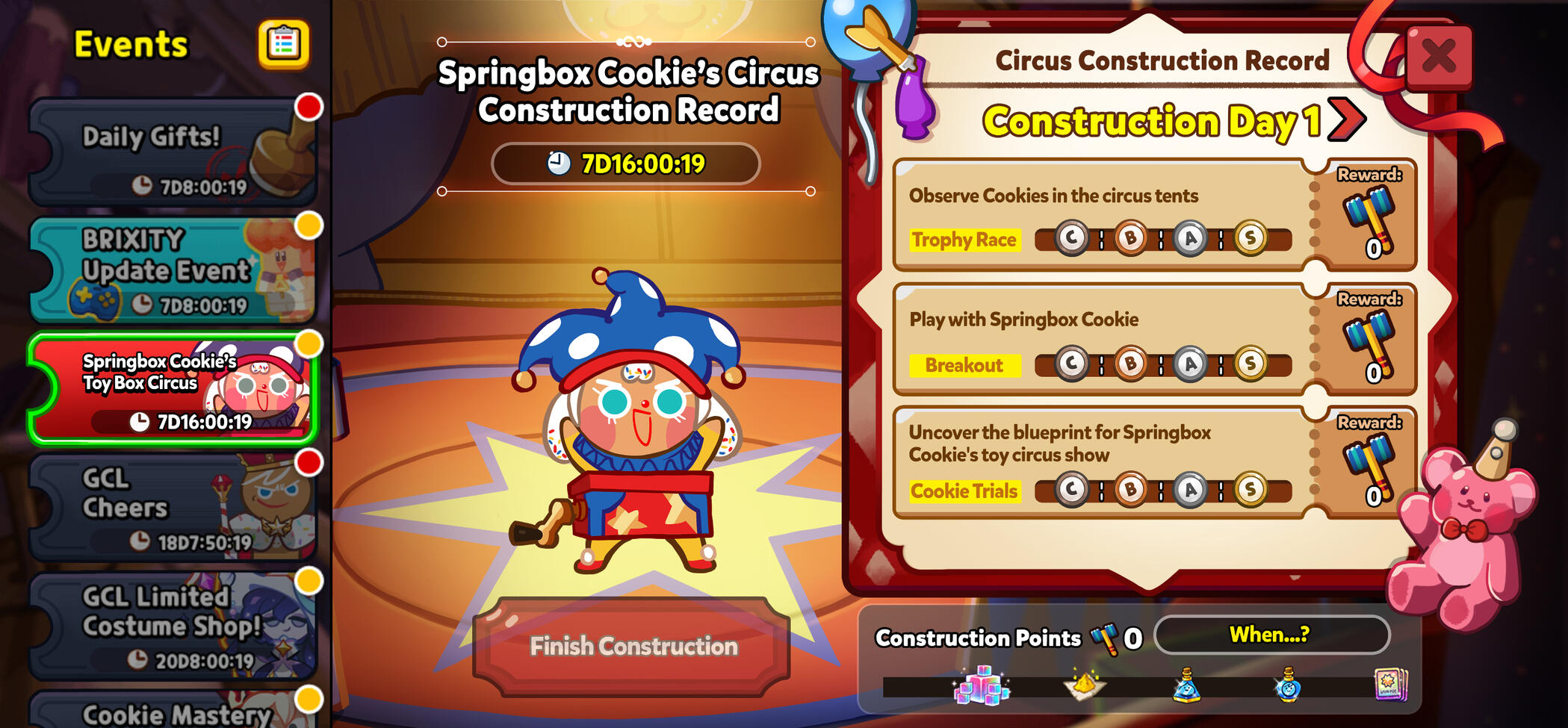Select the BRIXITY Update Event tab
Image resolution: width=1568 pixels, height=728 pixels.
(x=172, y=270)
